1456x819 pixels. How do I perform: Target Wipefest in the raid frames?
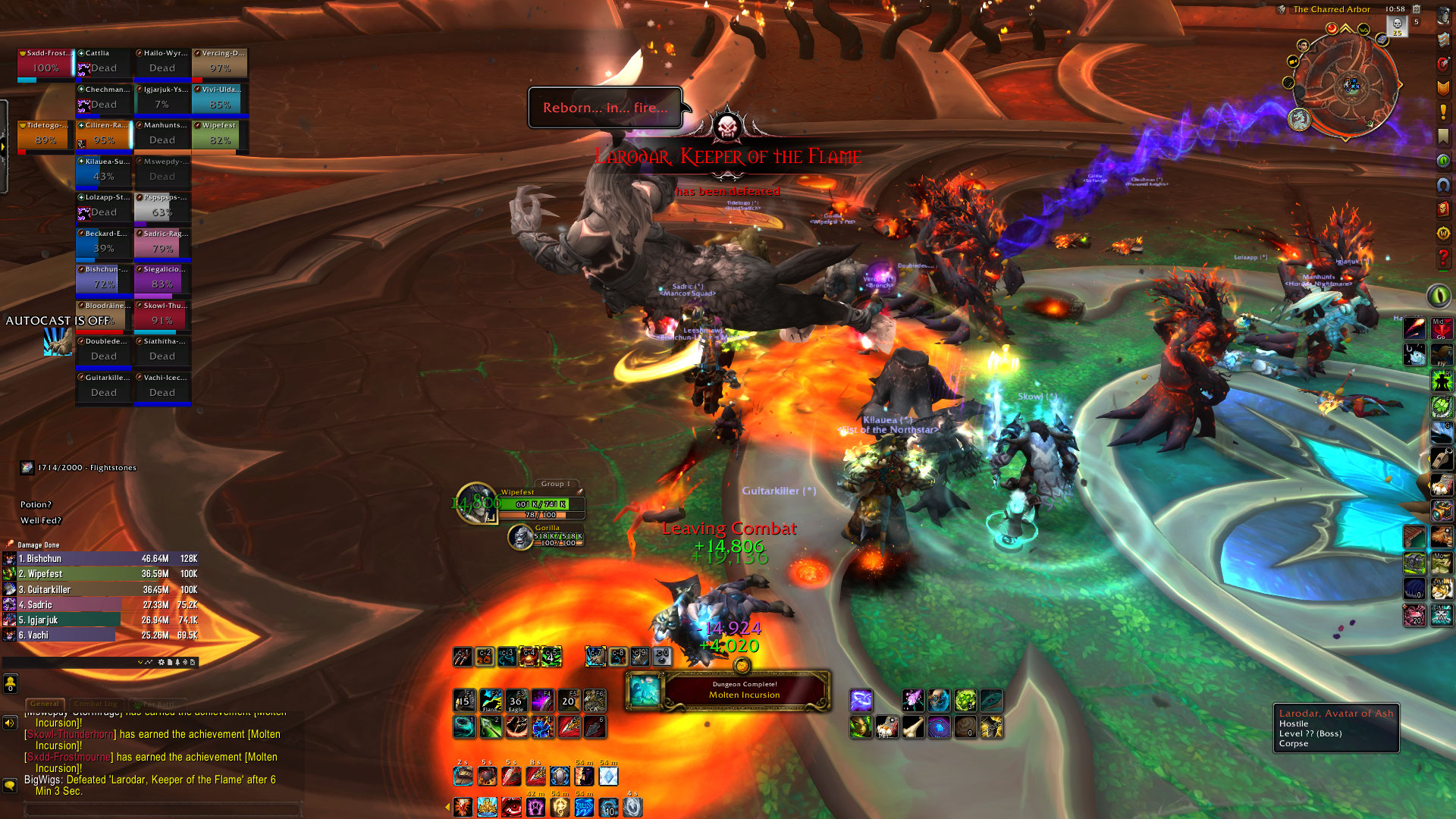coord(219,136)
